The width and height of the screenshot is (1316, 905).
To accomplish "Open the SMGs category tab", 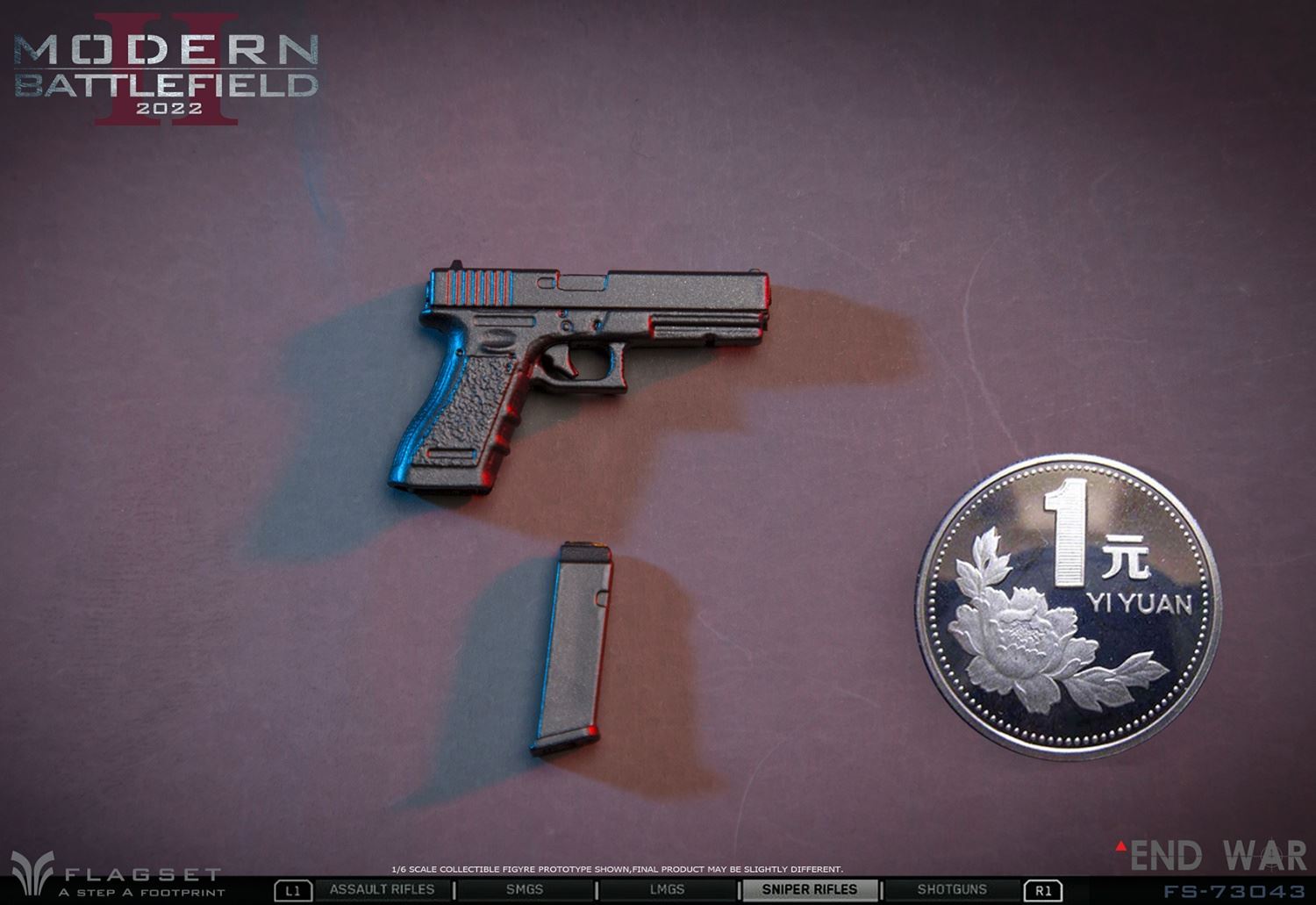I will tap(525, 890).
